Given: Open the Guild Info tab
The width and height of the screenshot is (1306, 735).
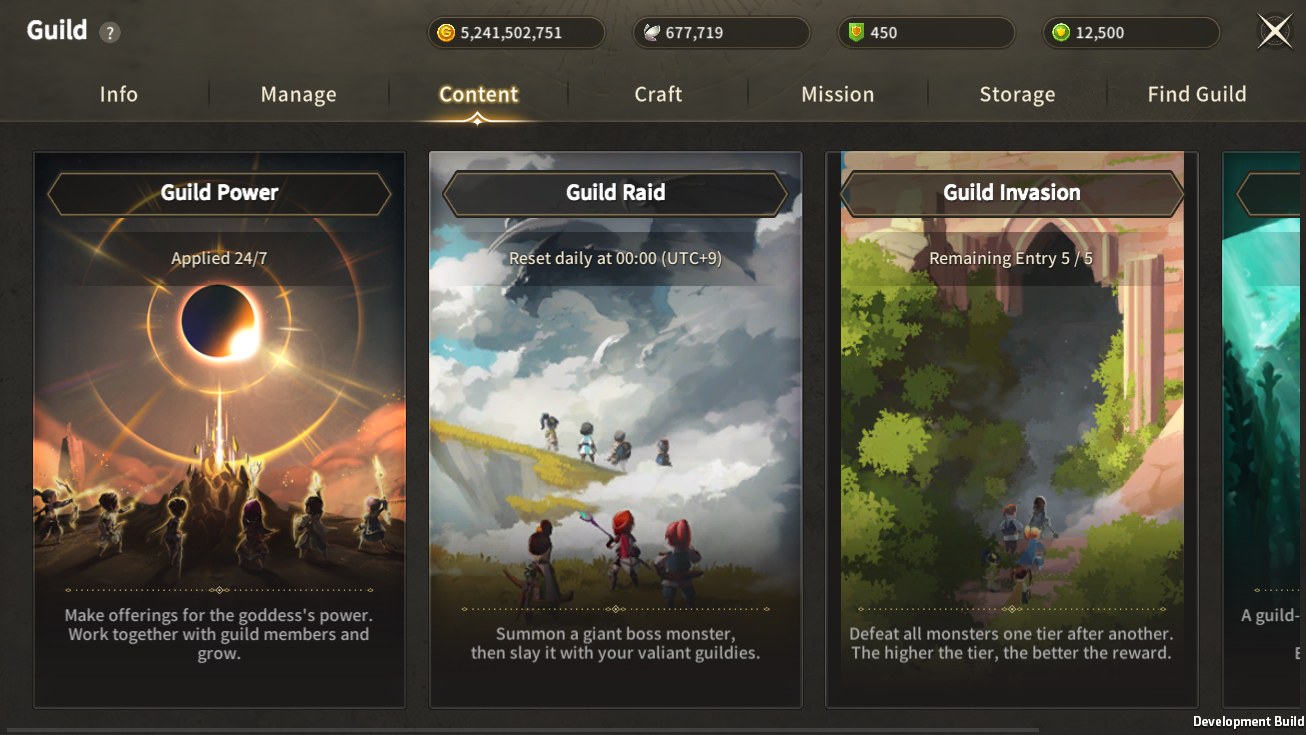Looking at the screenshot, I should pos(118,94).
